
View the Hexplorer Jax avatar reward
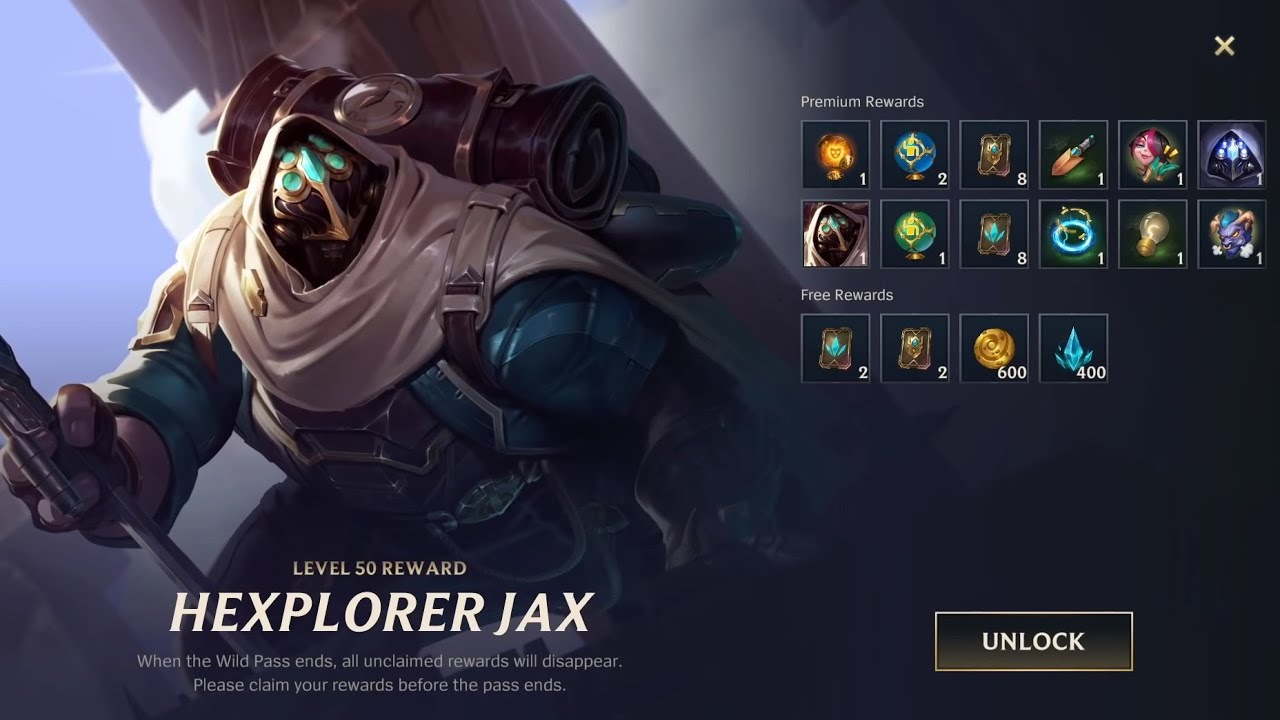click(836, 233)
